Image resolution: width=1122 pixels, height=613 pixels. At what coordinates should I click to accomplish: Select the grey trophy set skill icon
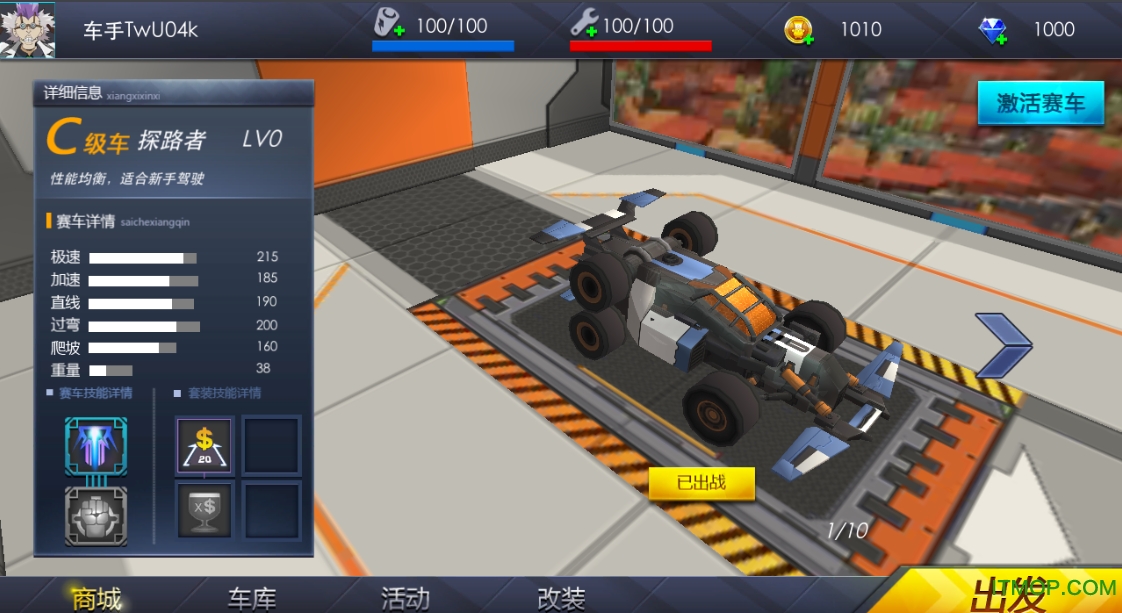point(205,509)
